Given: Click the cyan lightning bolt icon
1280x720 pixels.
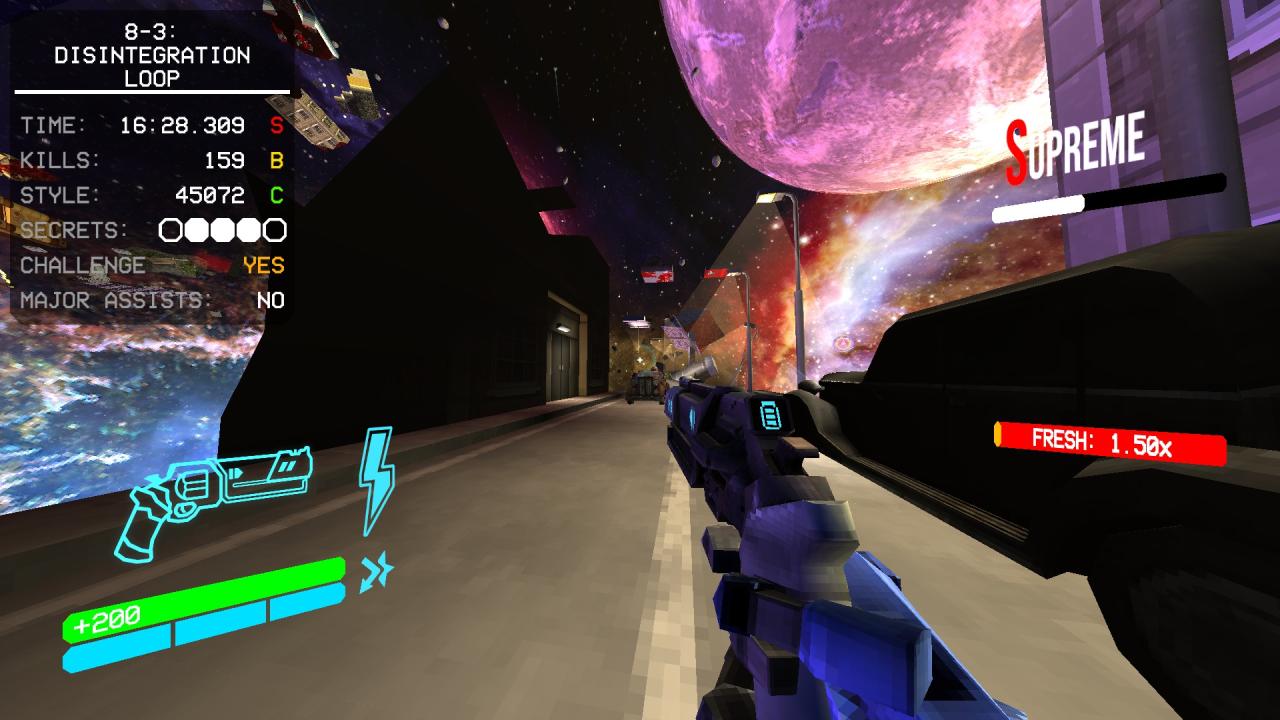Looking at the screenshot, I should tap(376, 480).
